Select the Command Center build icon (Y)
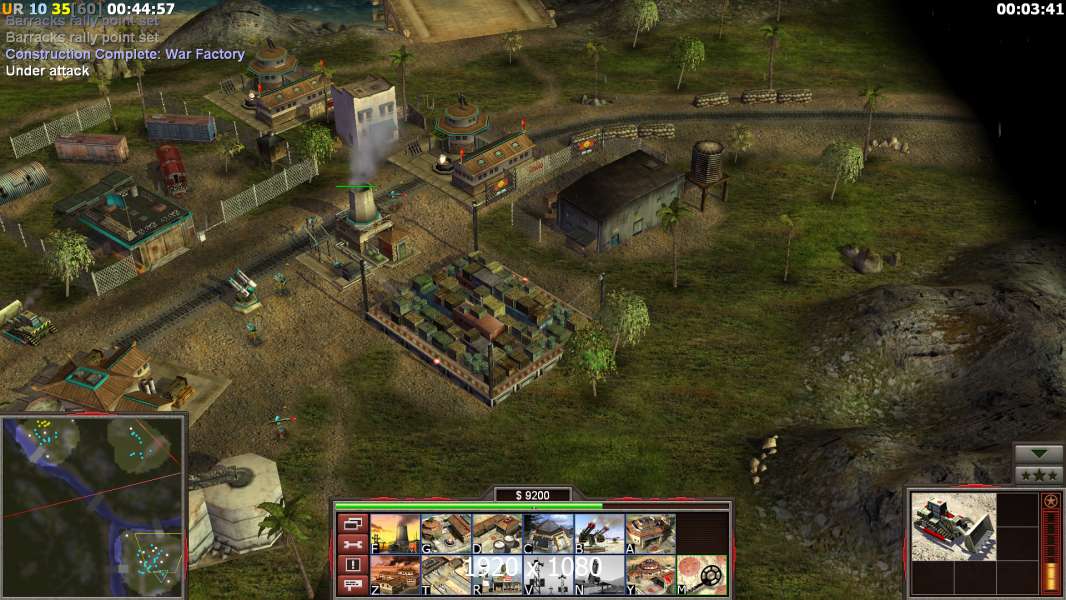The width and height of the screenshot is (1066, 600). [x=650, y=575]
